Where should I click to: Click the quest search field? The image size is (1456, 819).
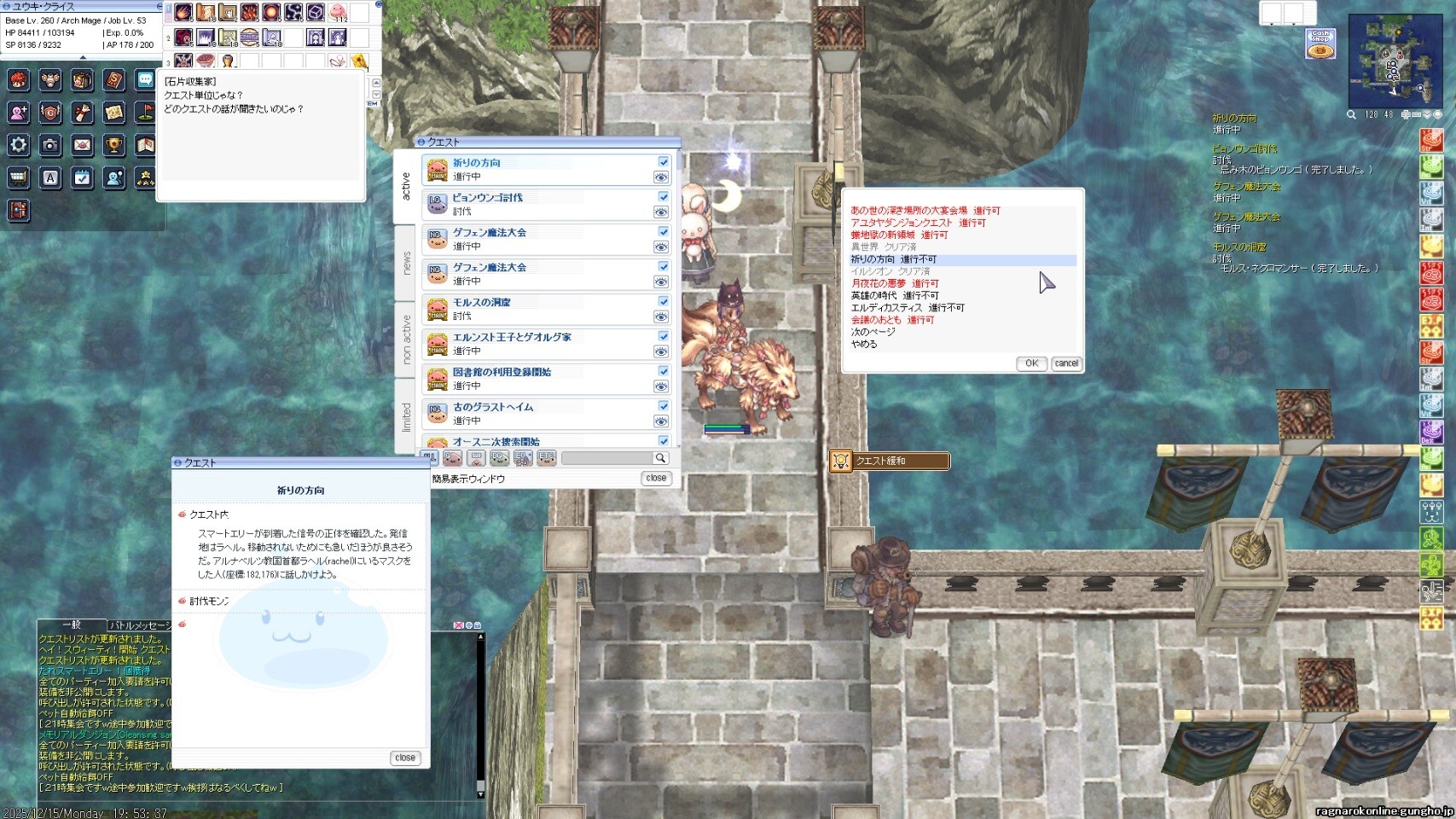607,458
